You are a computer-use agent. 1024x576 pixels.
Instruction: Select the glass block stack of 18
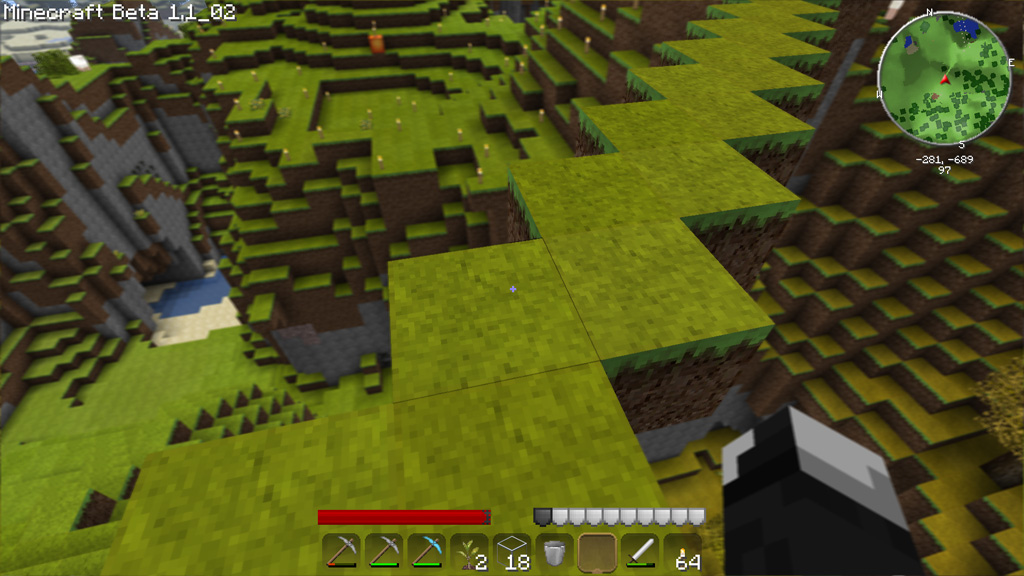[x=512, y=552]
